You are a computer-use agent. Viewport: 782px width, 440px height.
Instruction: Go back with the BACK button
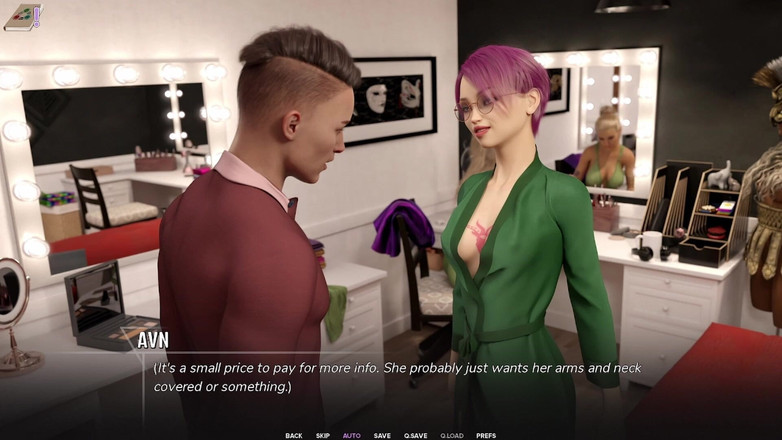click(x=293, y=435)
